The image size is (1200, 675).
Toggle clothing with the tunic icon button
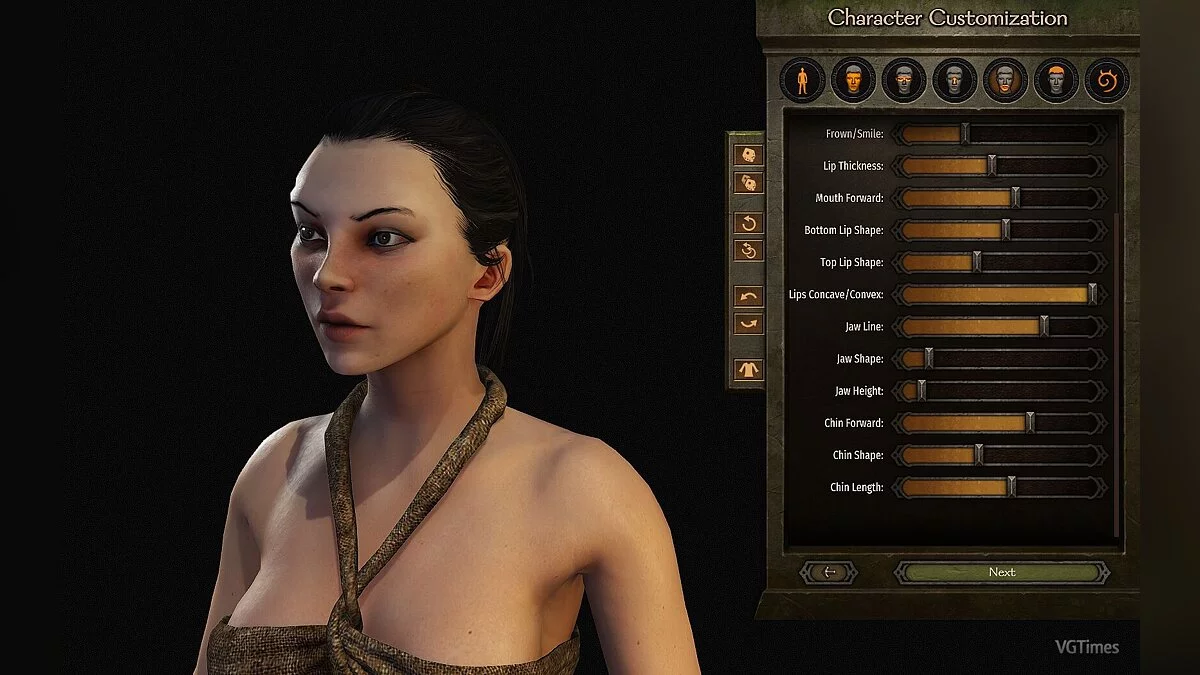tap(748, 369)
